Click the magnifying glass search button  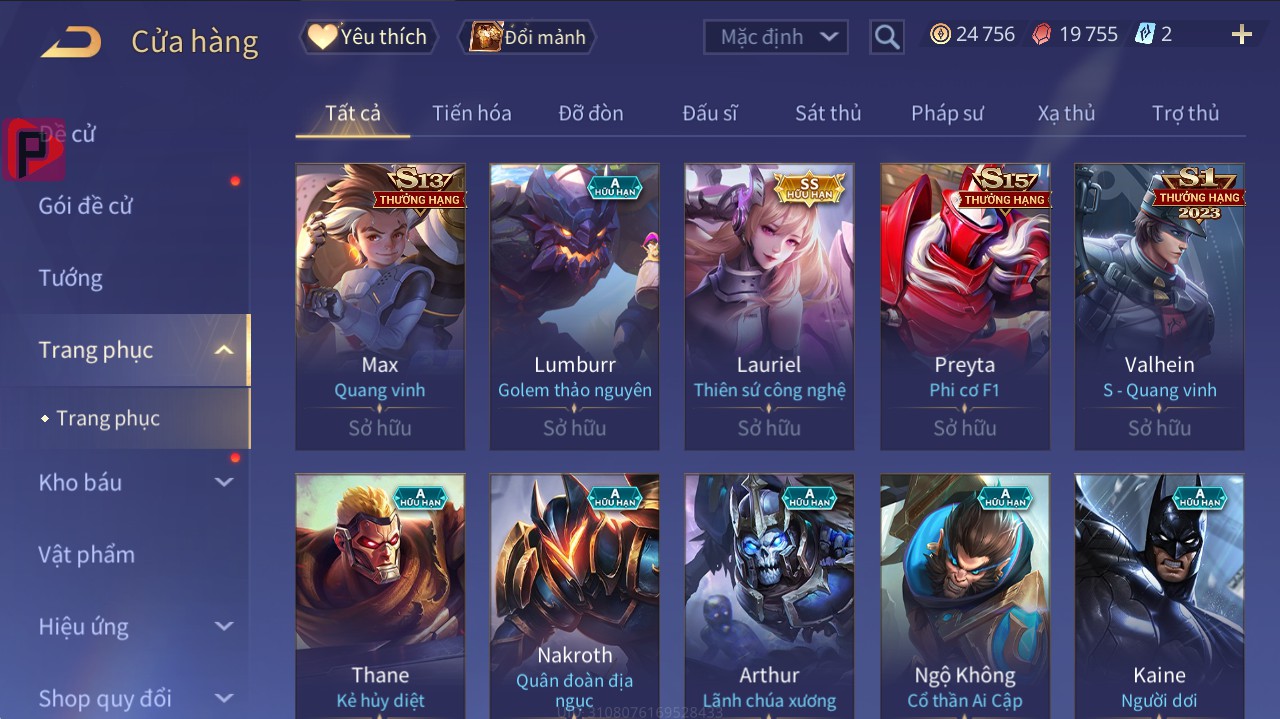point(886,37)
